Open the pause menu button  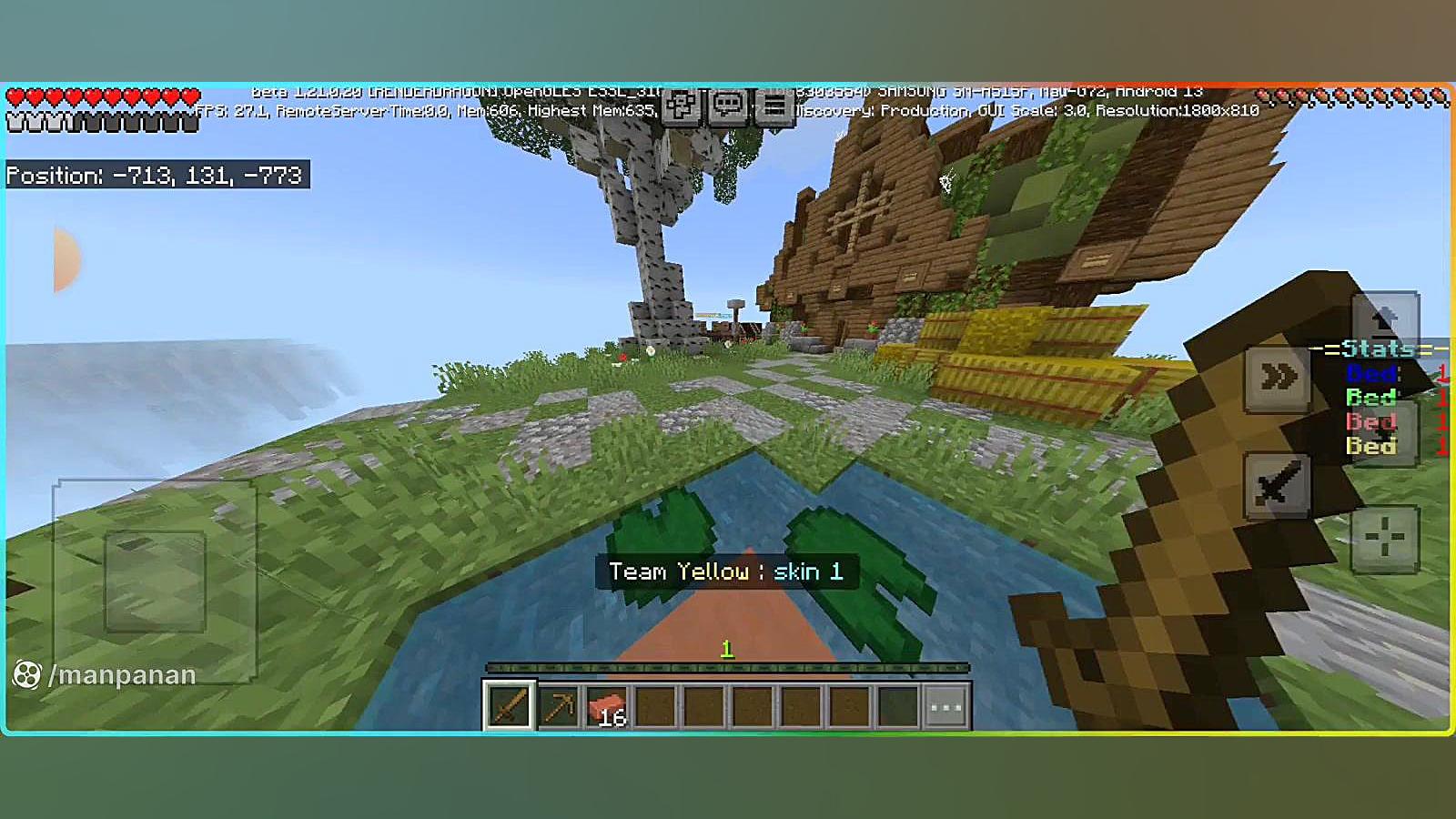pos(774,106)
